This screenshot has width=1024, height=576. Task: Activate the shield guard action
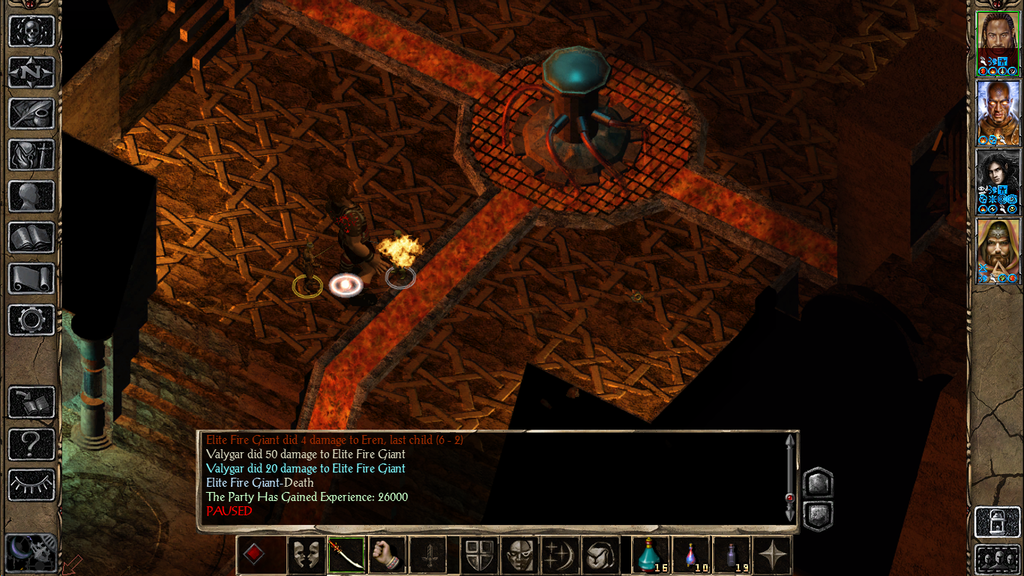(477, 555)
